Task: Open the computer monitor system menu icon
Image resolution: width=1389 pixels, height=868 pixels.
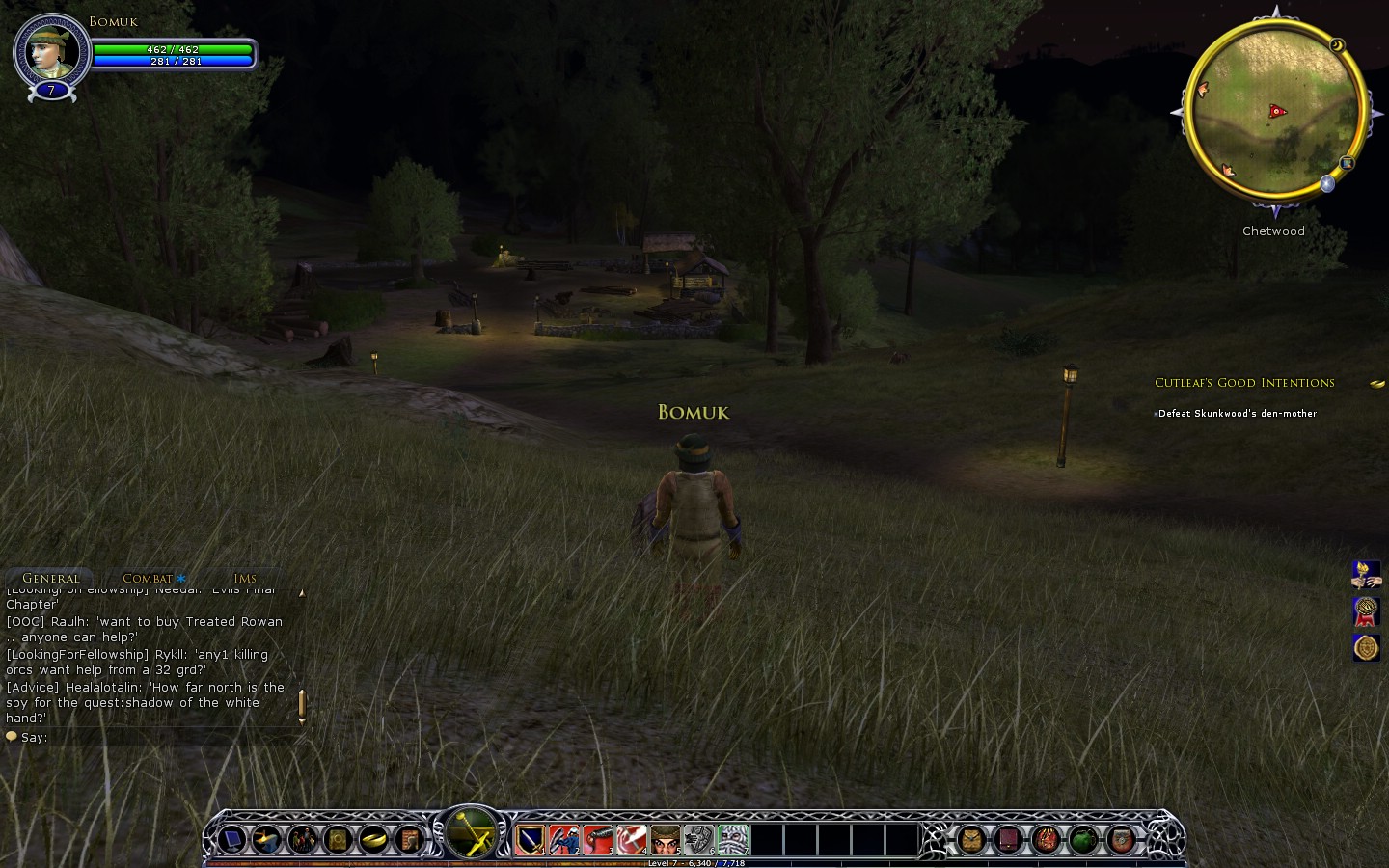Action: (231, 839)
